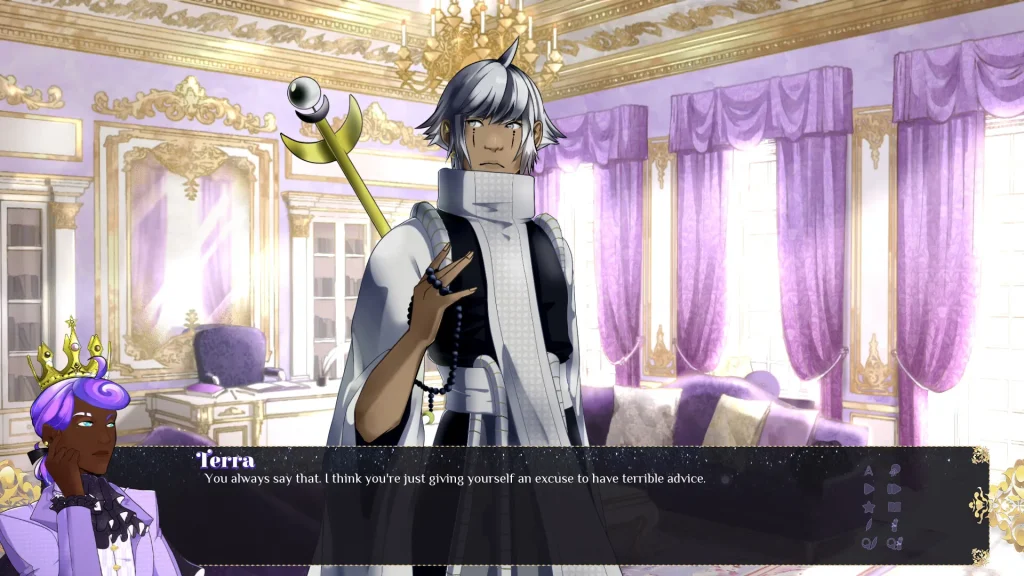1024x576 pixels.
Task: Click the letter A auto-mode icon
Action: click(x=868, y=471)
